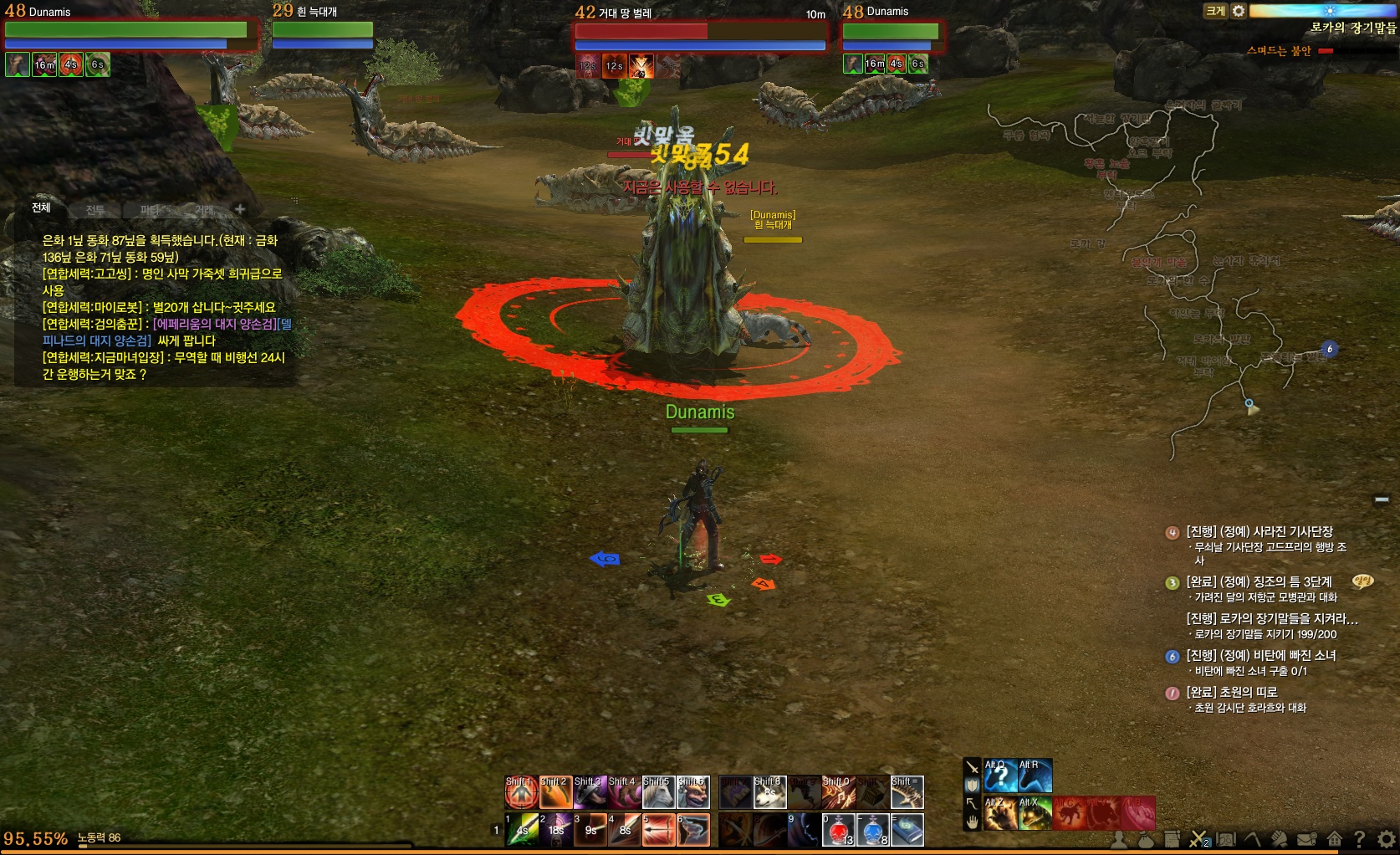
Task: Select the Alt Q question mark pet command
Action: (1000, 776)
